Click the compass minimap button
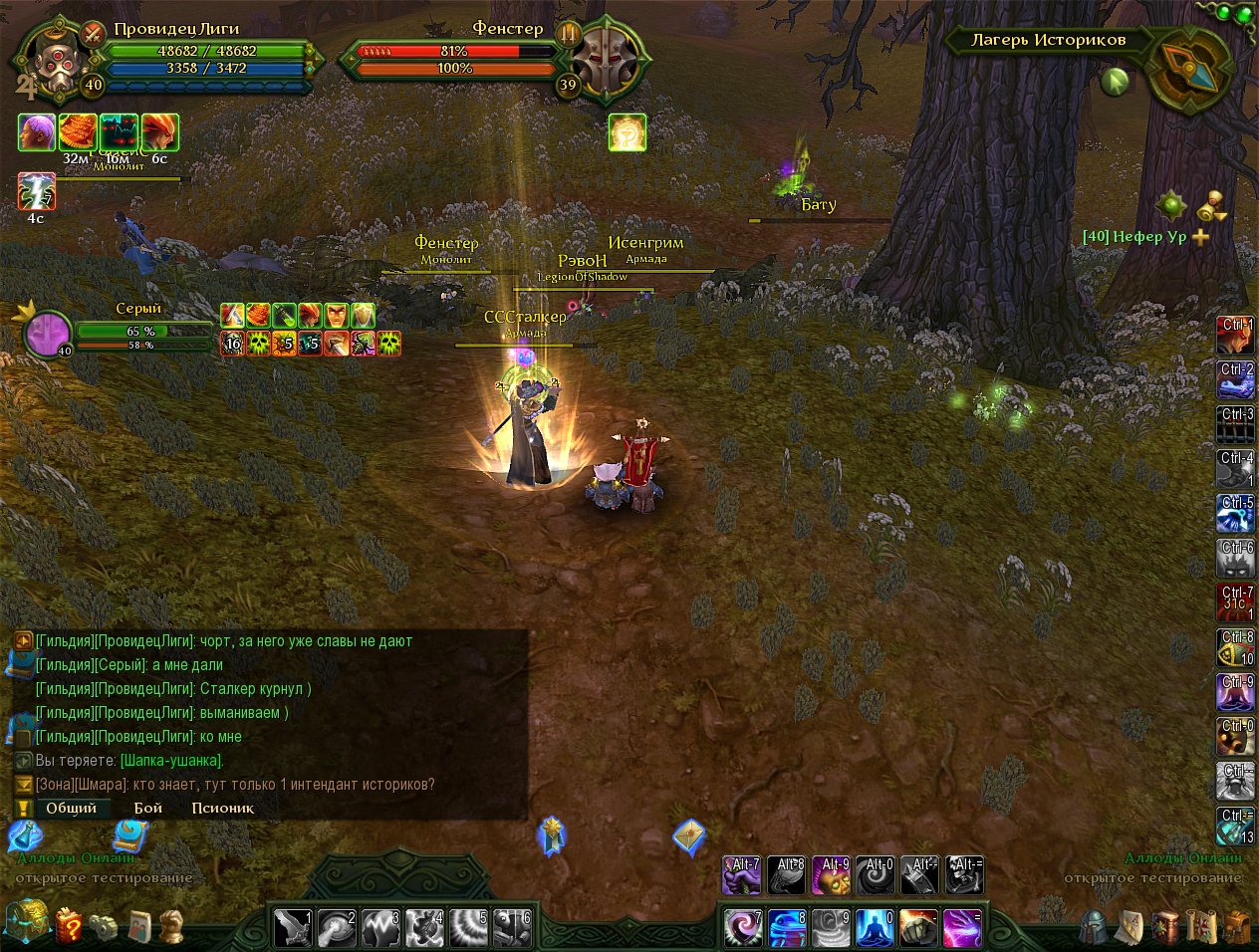Screen dimensions: 1259x952 click(x=1189, y=68)
